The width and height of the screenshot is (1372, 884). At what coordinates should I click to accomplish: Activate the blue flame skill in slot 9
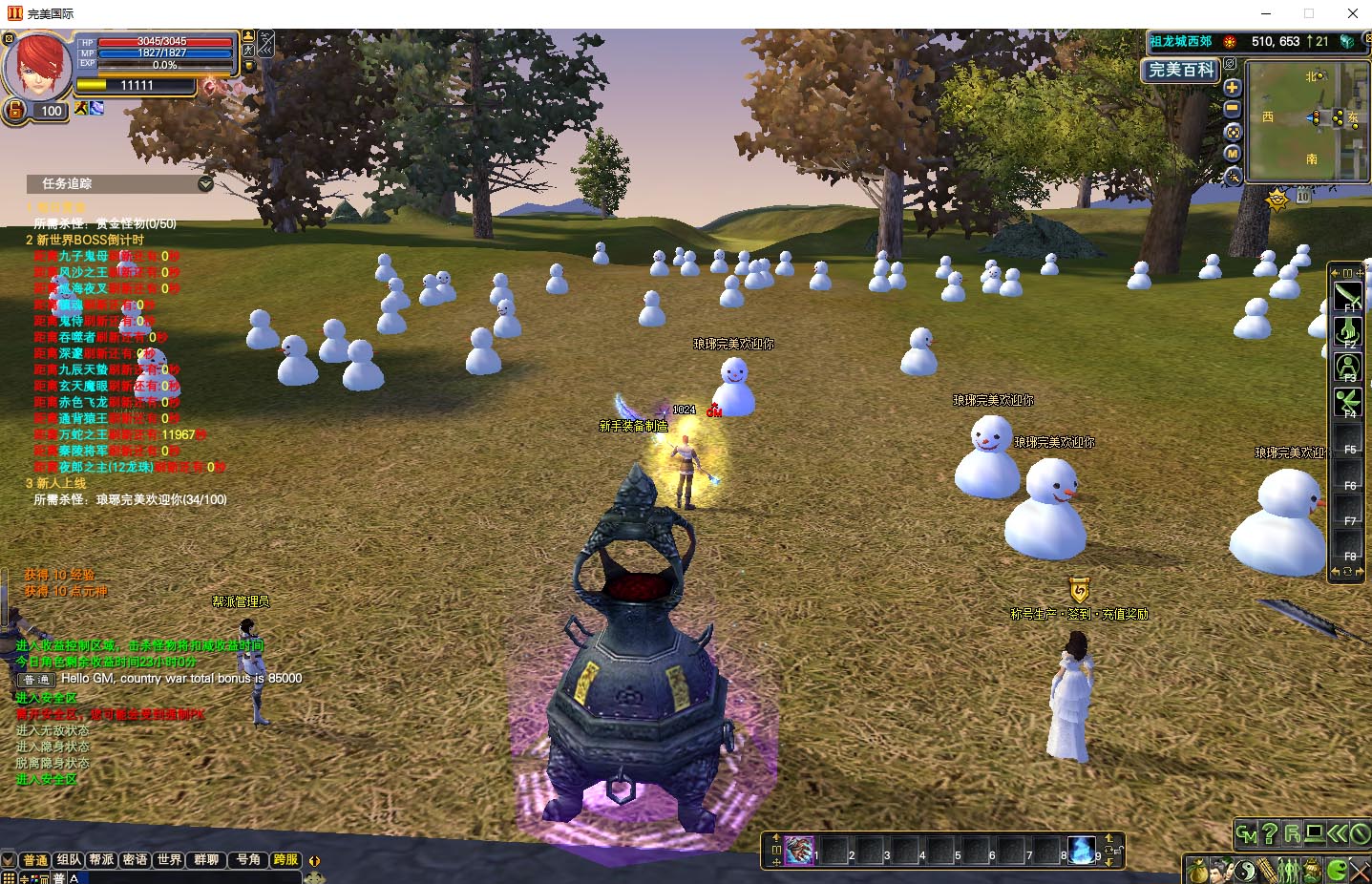(x=1081, y=850)
